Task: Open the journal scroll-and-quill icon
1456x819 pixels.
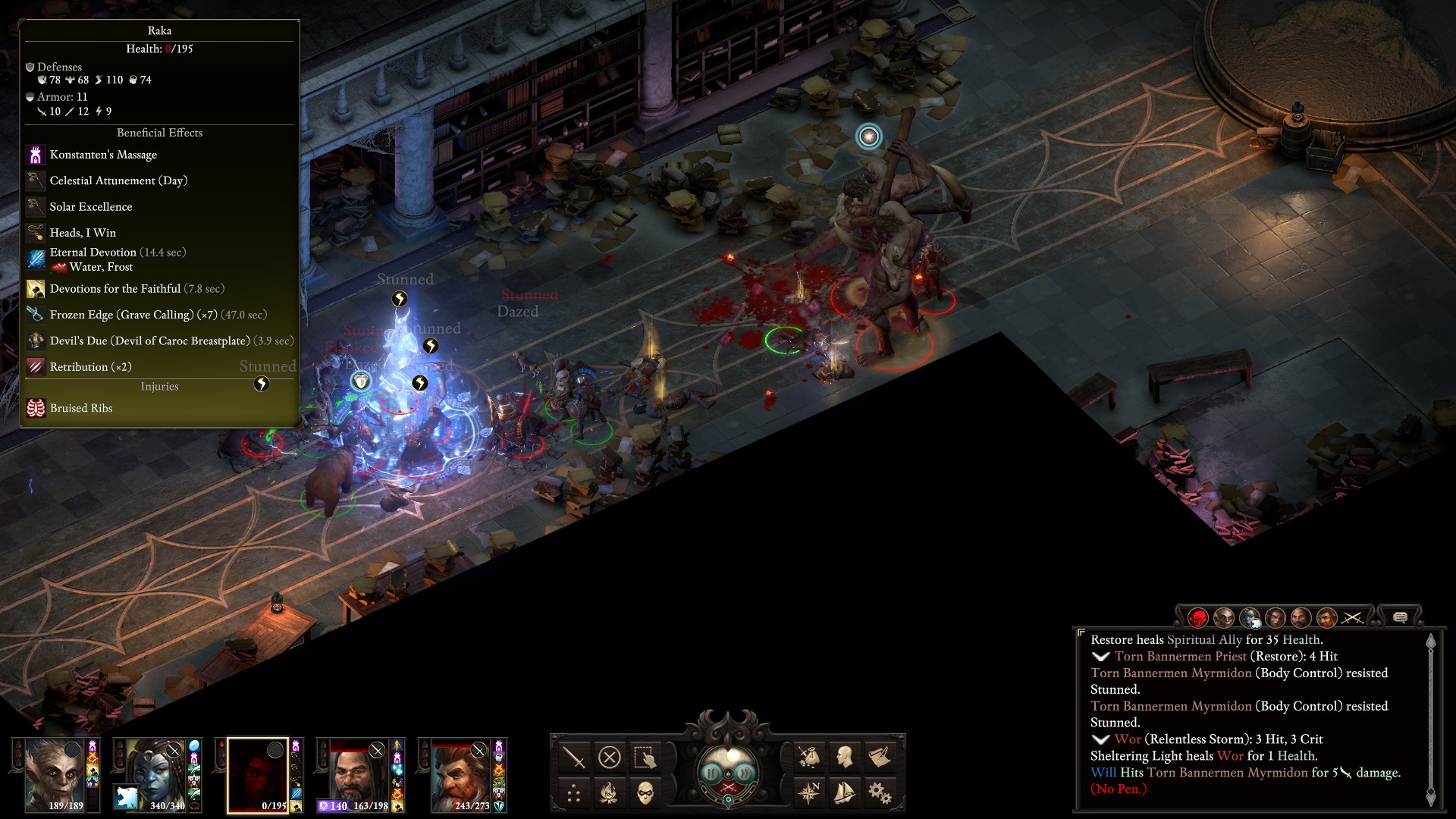Action: [x=880, y=757]
